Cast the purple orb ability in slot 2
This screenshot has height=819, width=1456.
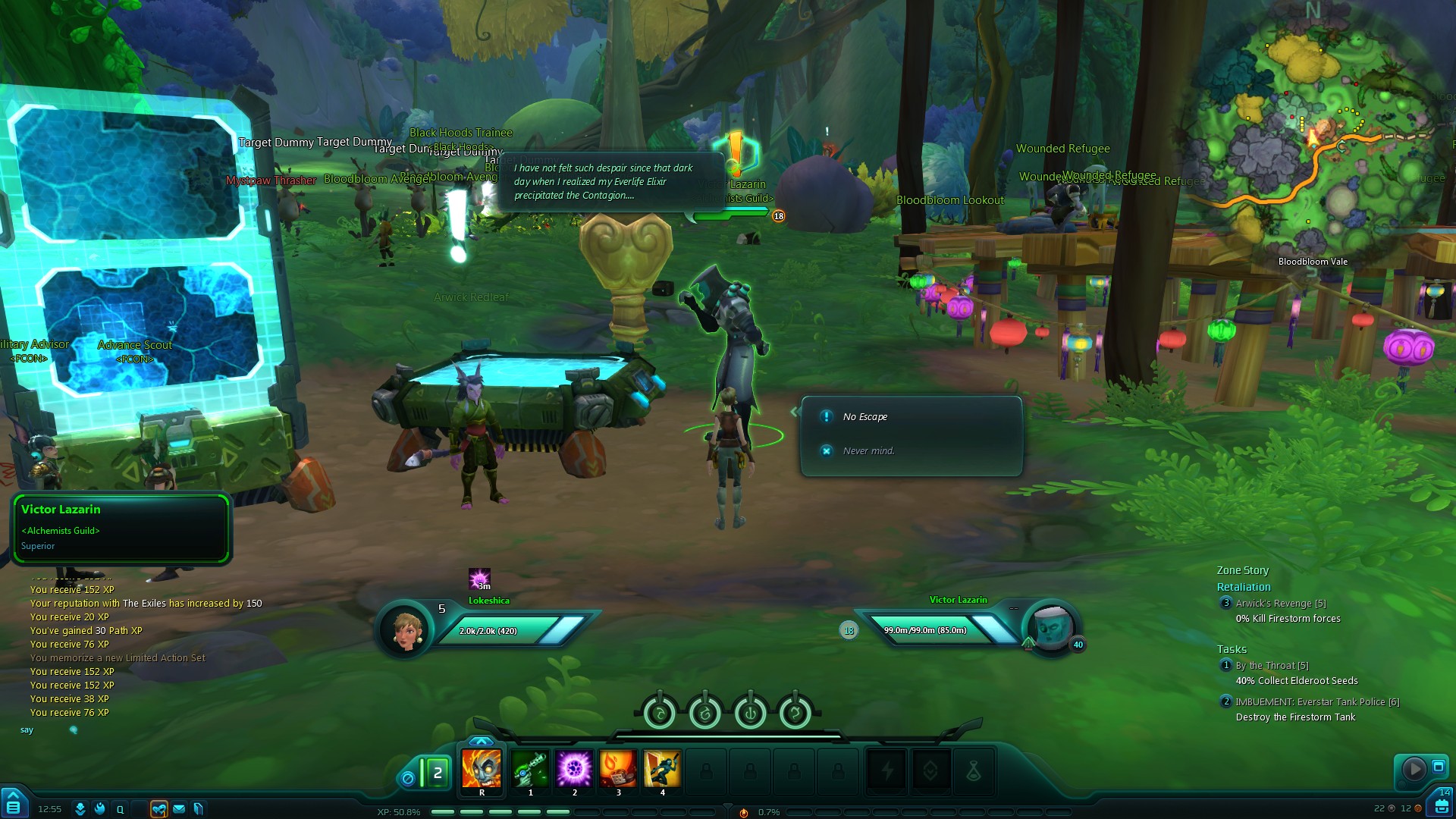click(x=574, y=769)
